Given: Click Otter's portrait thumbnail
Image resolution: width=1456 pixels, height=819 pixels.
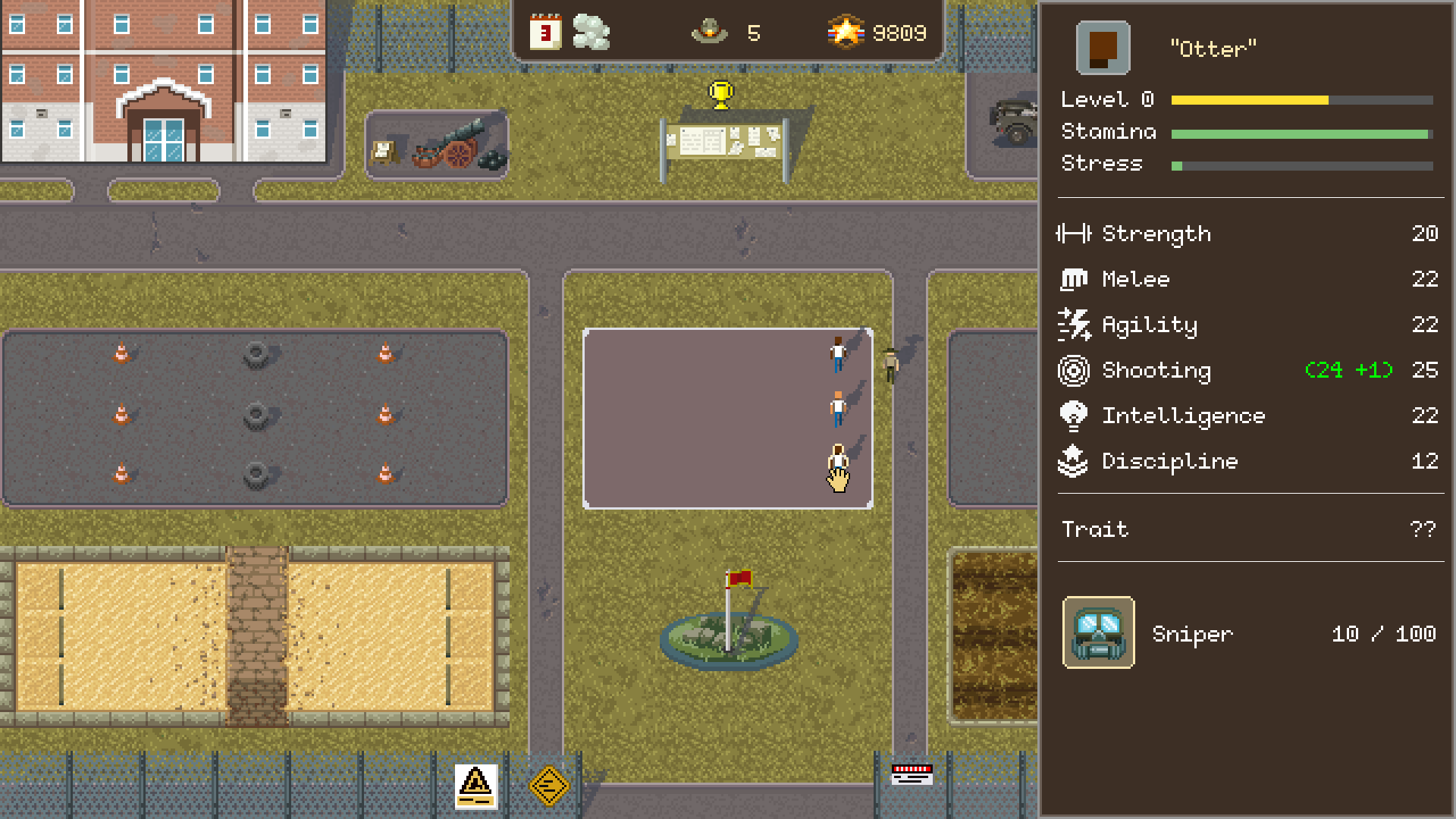Looking at the screenshot, I should click(1102, 47).
